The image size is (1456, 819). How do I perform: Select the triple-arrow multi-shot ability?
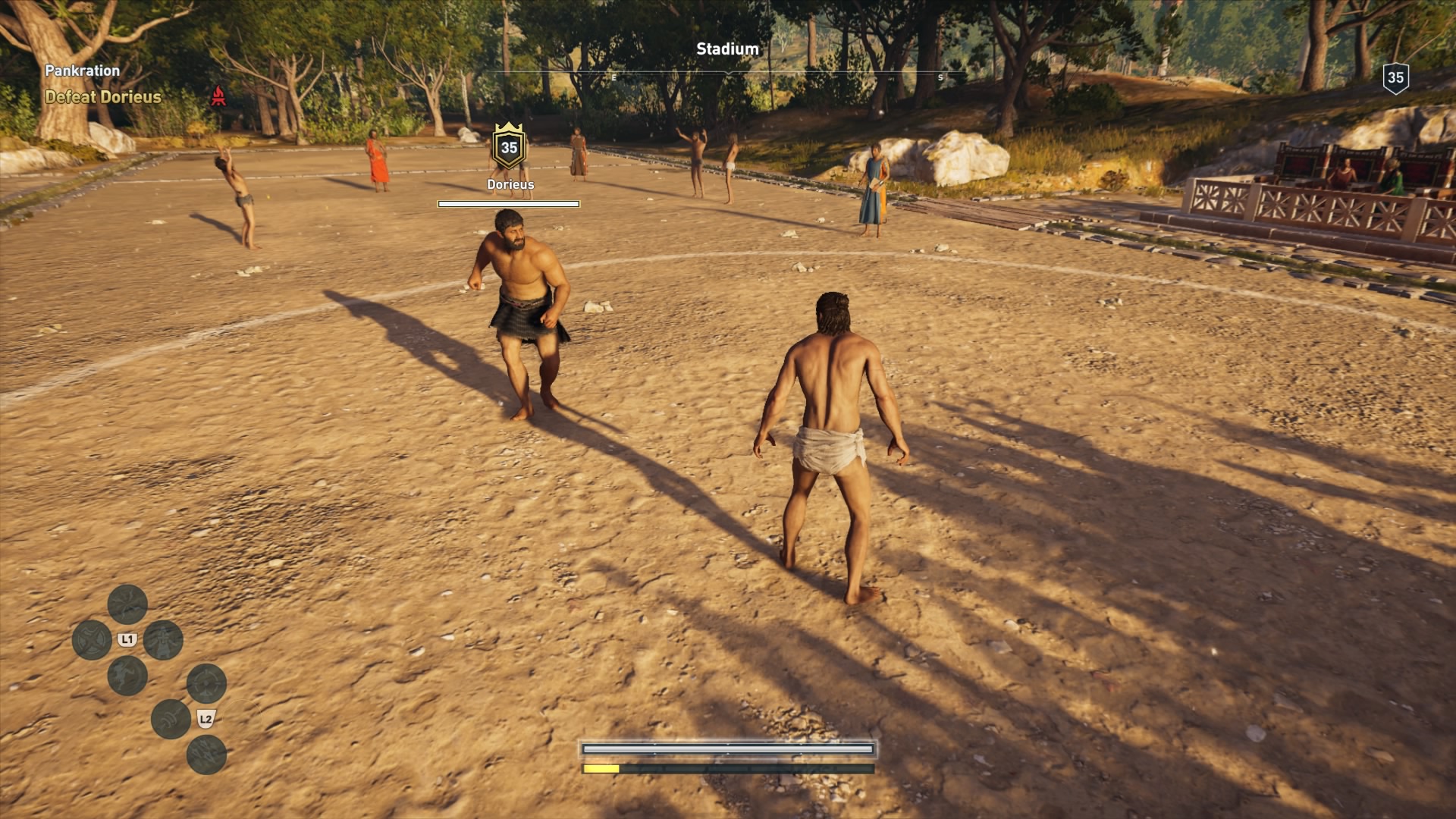[206, 755]
